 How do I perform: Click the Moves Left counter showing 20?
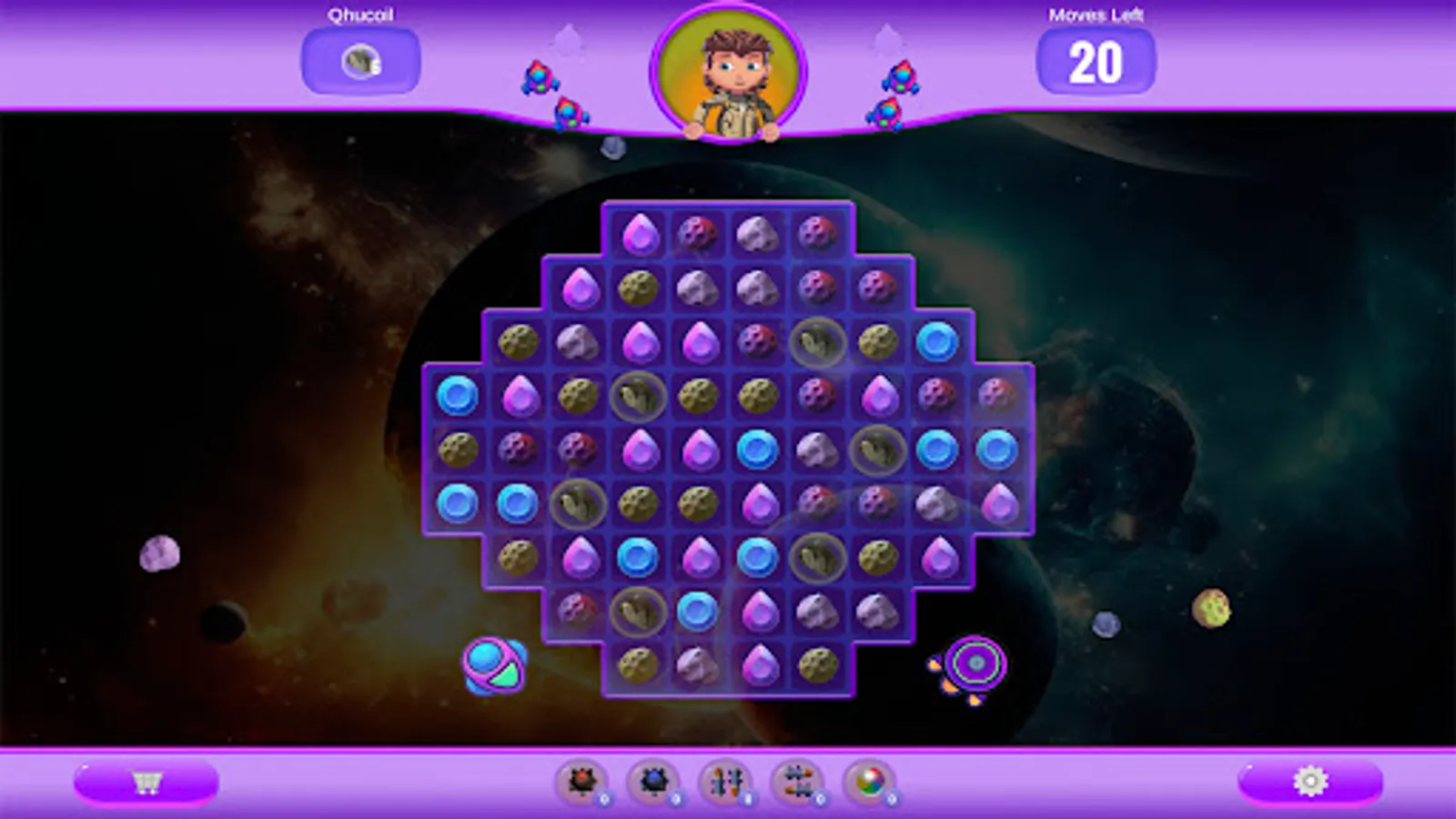click(1095, 64)
